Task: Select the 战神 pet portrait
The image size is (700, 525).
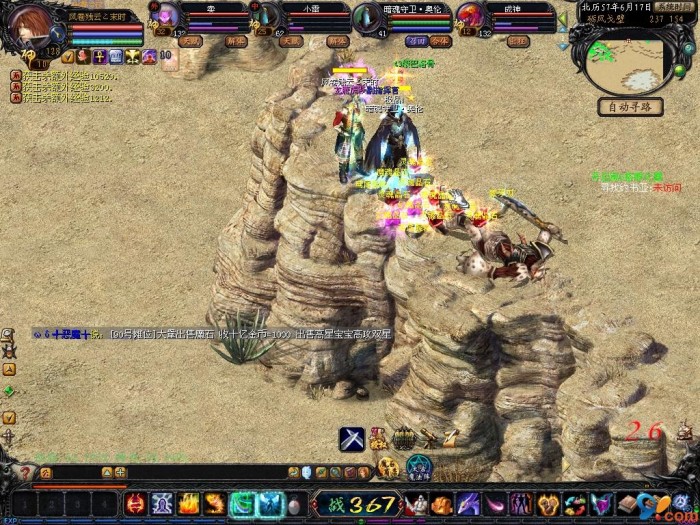Action: (x=470, y=17)
